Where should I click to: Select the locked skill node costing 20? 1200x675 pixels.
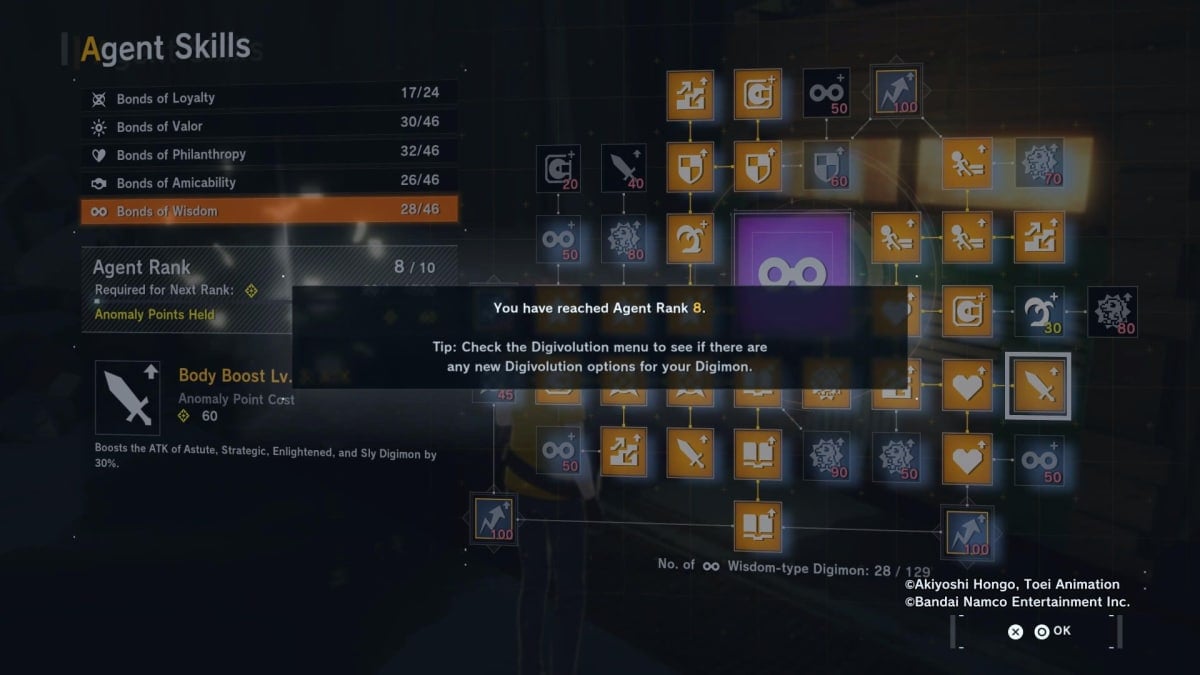click(557, 168)
